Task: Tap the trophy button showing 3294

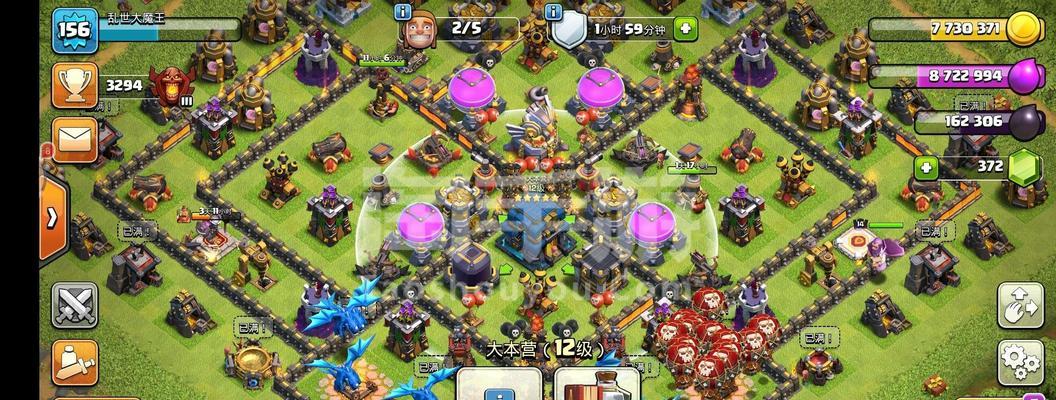Action: (x=73, y=88)
